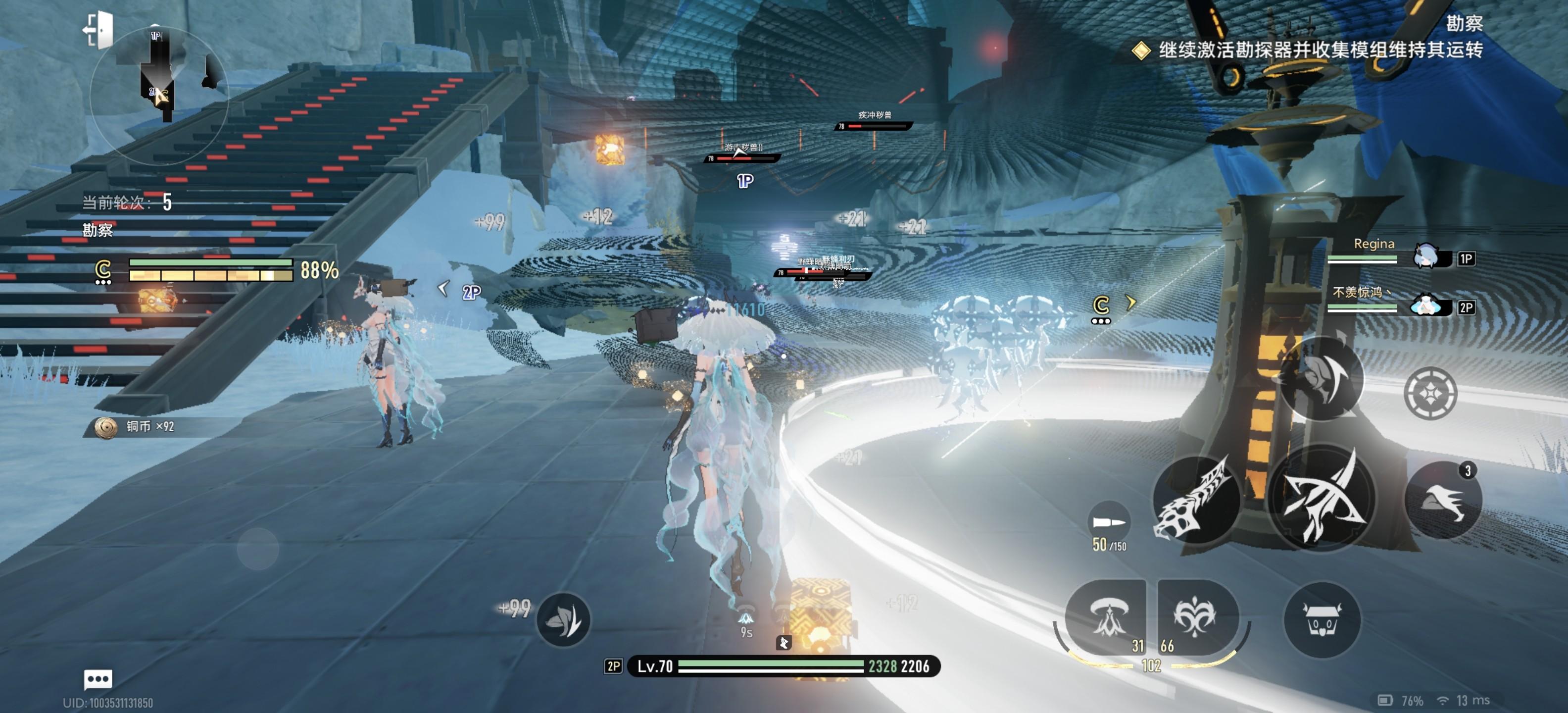
Task: Open the chat bubble icon
Action: pos(98,678)
